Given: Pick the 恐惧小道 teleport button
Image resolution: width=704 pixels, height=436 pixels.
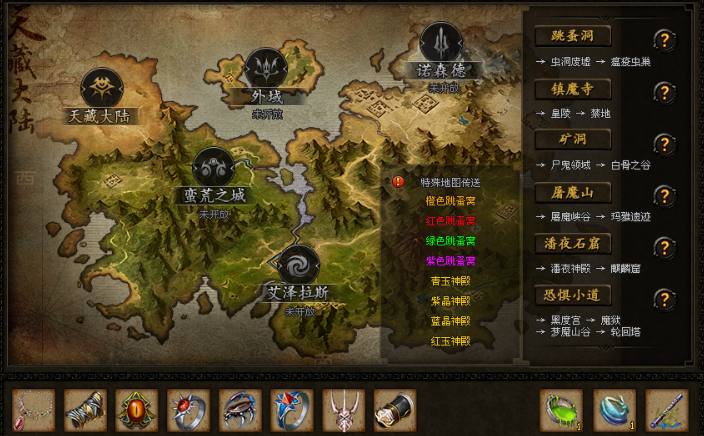Looking at the screenshot, I should click(x=573, y=297).
